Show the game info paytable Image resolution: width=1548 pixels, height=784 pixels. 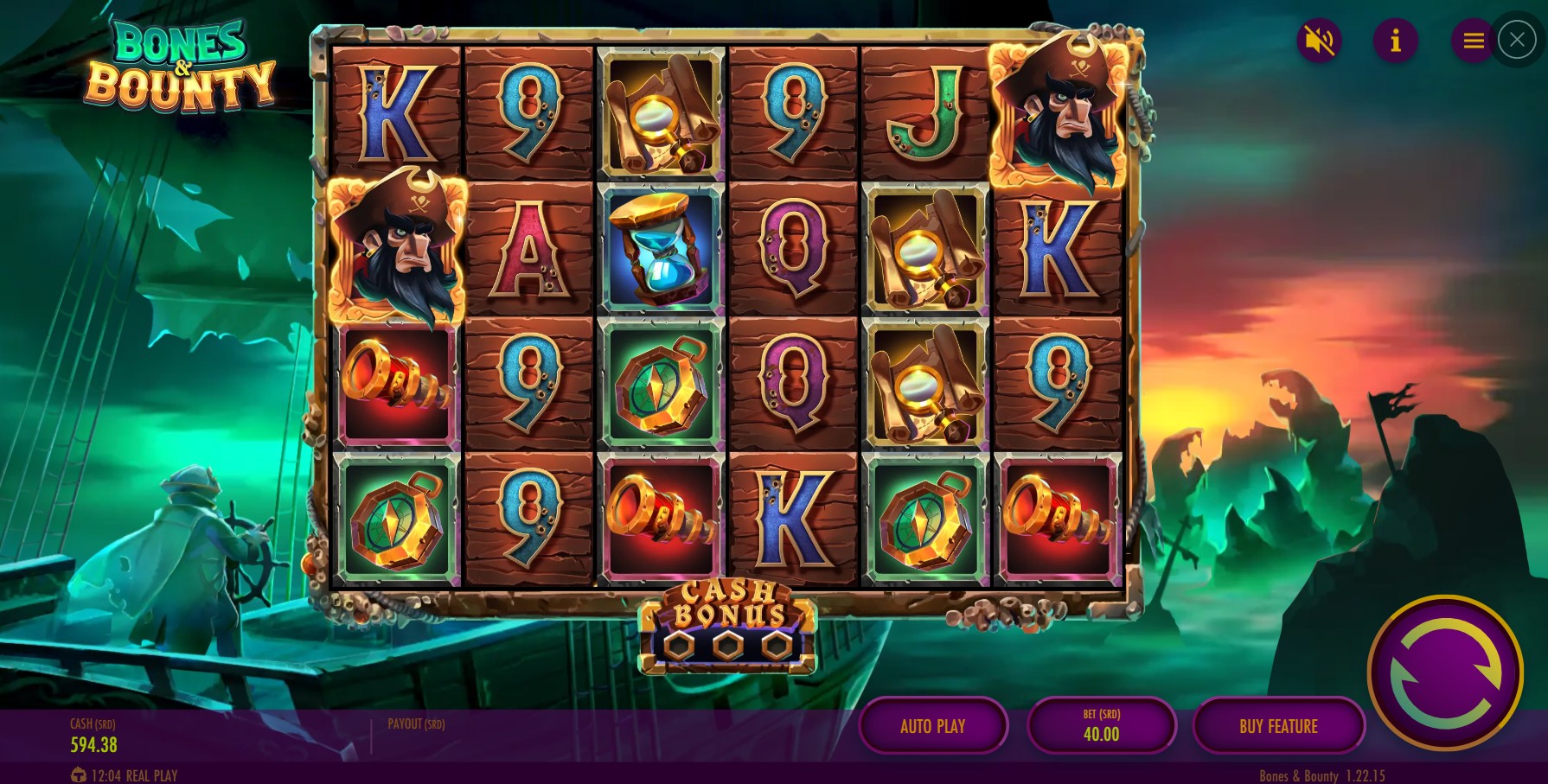pyautogui.click(x=1395, y=41)
